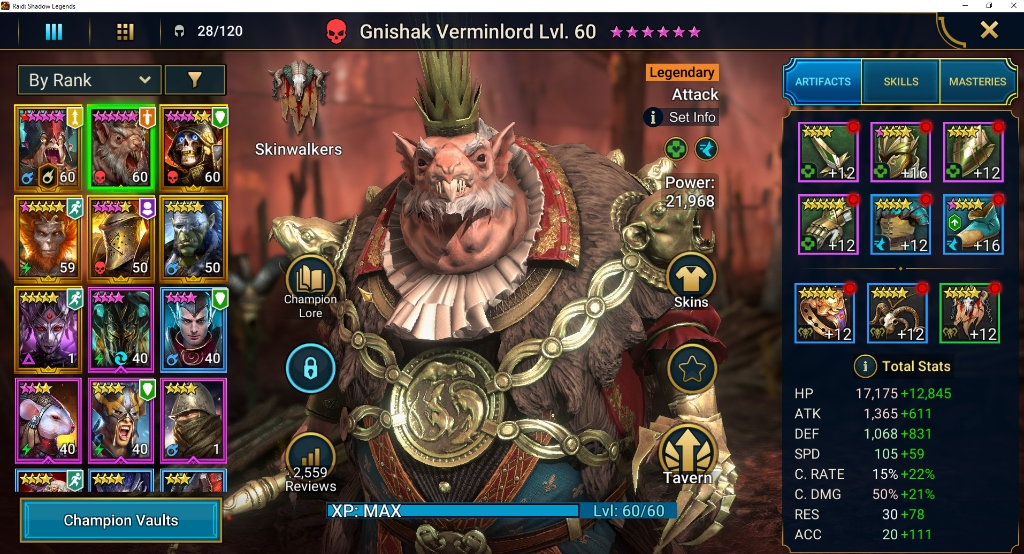Image resolution: width=1024 pixels, height=554 pixels.
Task: Select the golden helmet artifact +16
Action: tap(901, 152)
